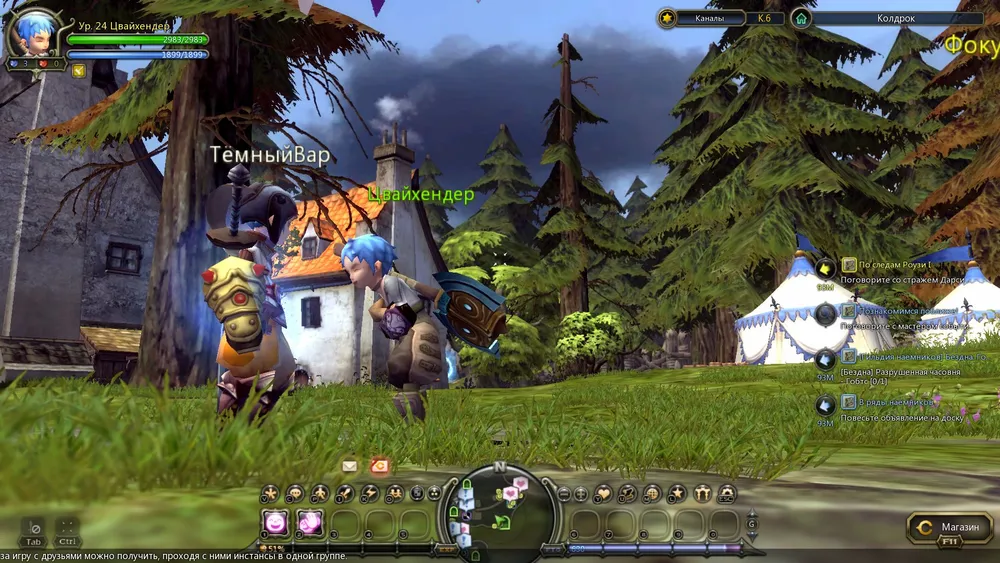Click the orange notification icon beside the mail
The image size is (1000, 563).
(x=379, y=466)
